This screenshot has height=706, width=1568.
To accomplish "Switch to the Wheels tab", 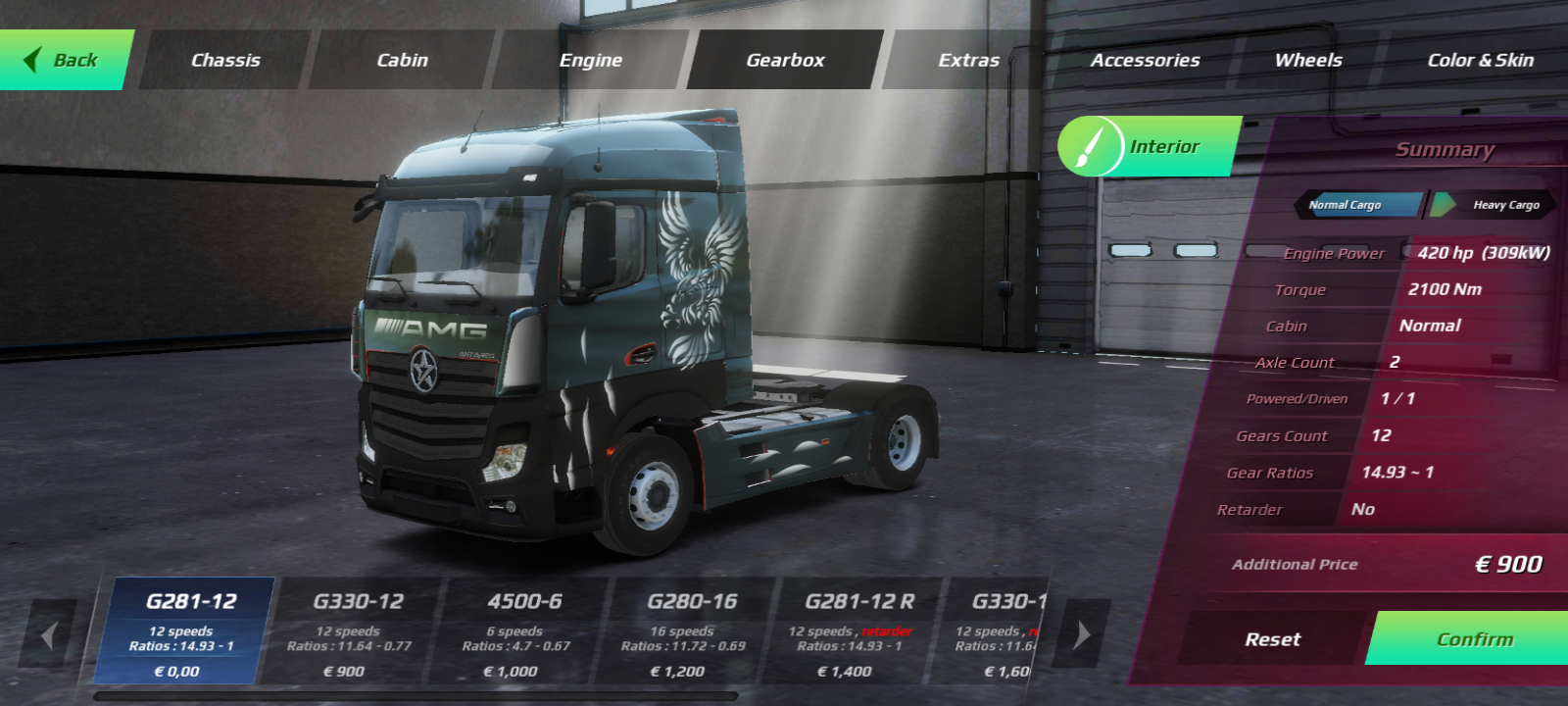I will coord(1308,60).
